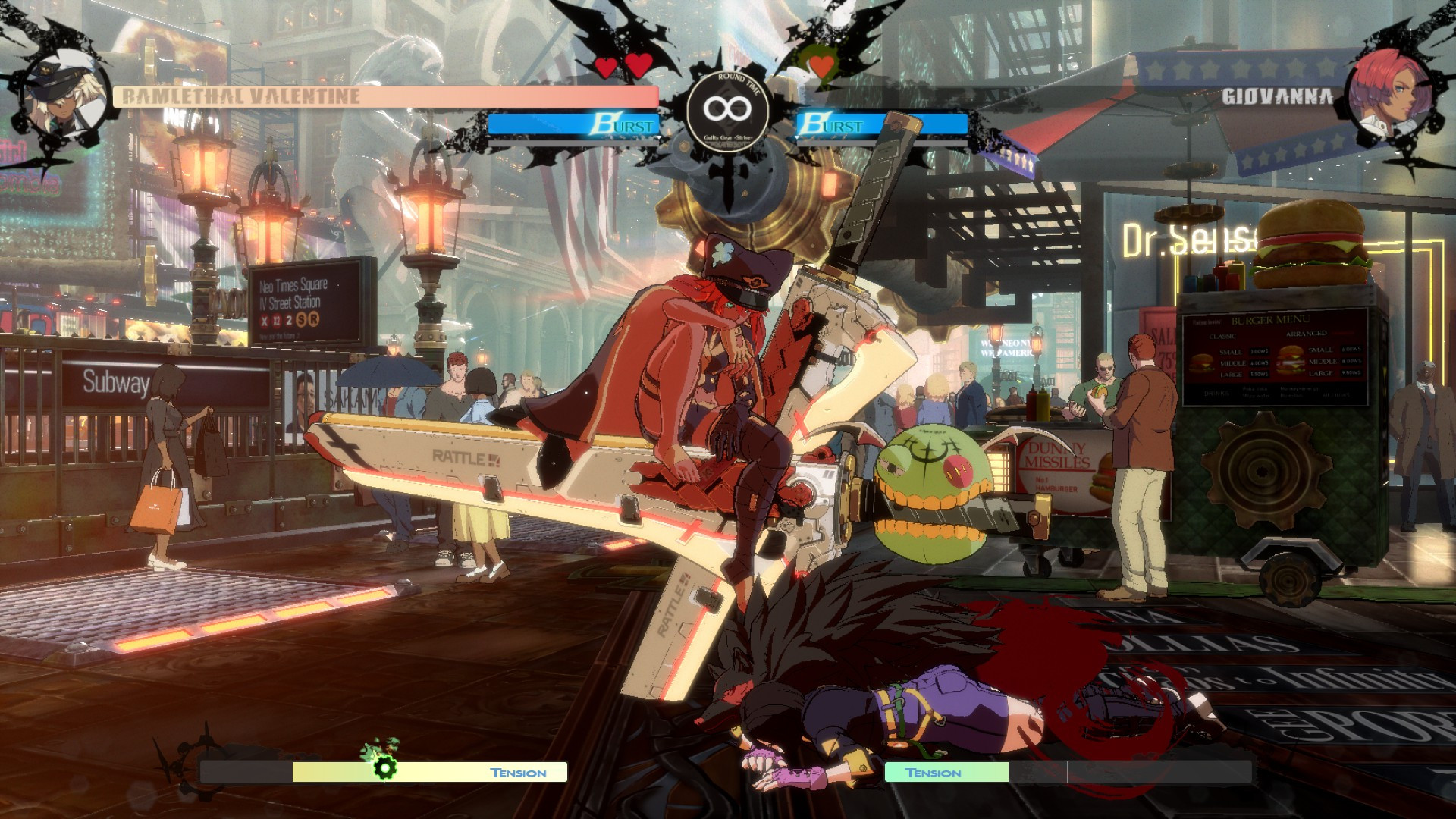Click Giovanna's character portrait
Viewport: 1456px width, 819px height.
click(1391, 91)
